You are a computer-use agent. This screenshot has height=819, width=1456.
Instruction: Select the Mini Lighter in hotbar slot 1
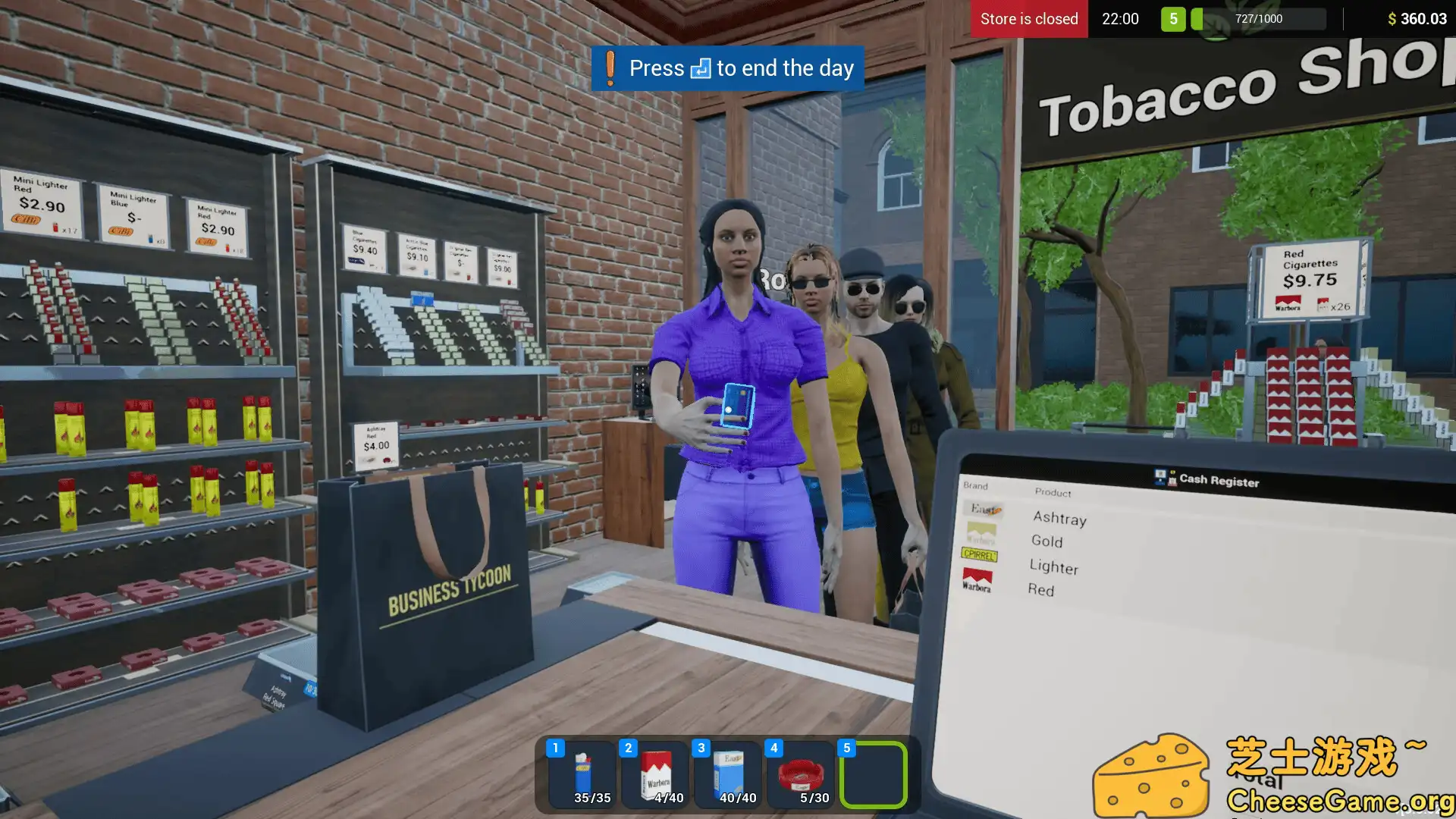[x=581, y=773]
